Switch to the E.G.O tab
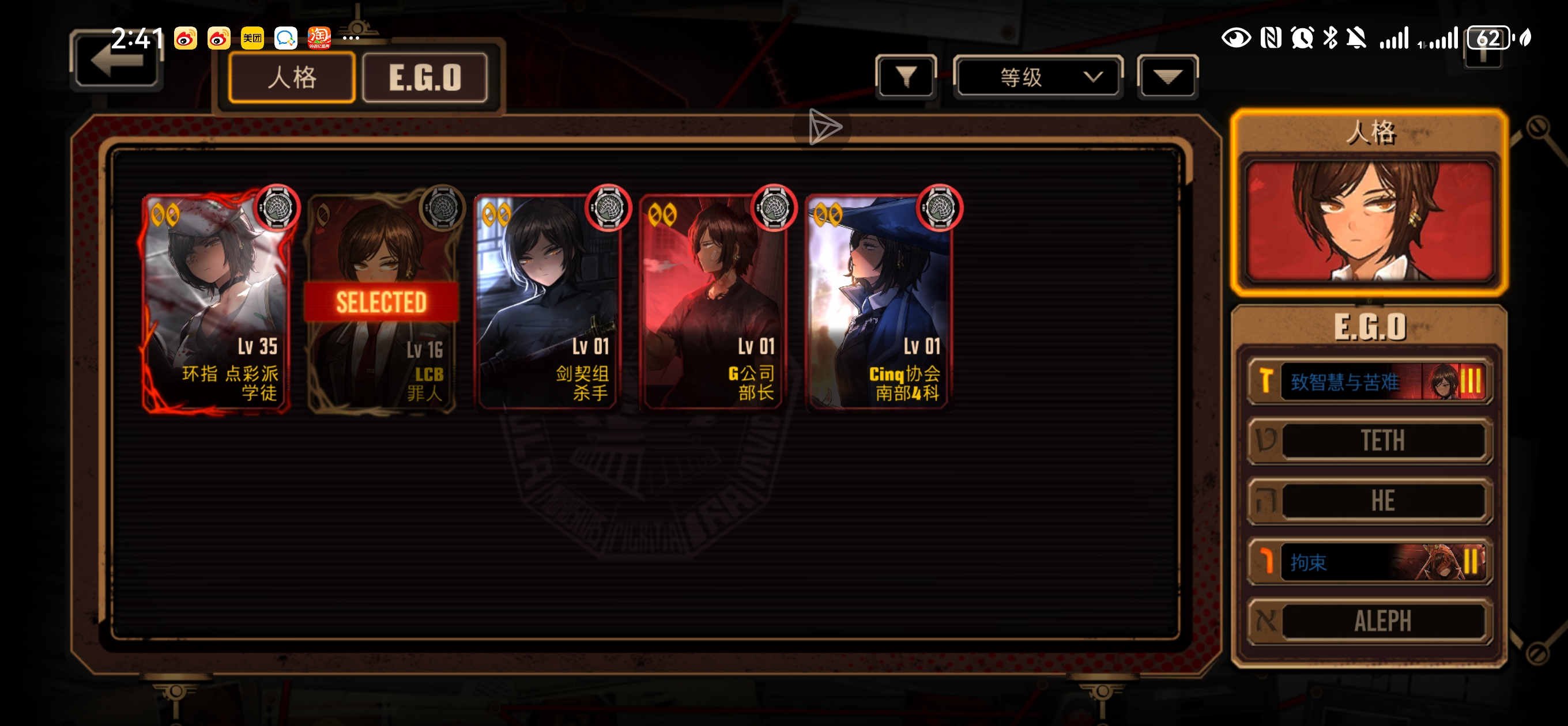 425,77
